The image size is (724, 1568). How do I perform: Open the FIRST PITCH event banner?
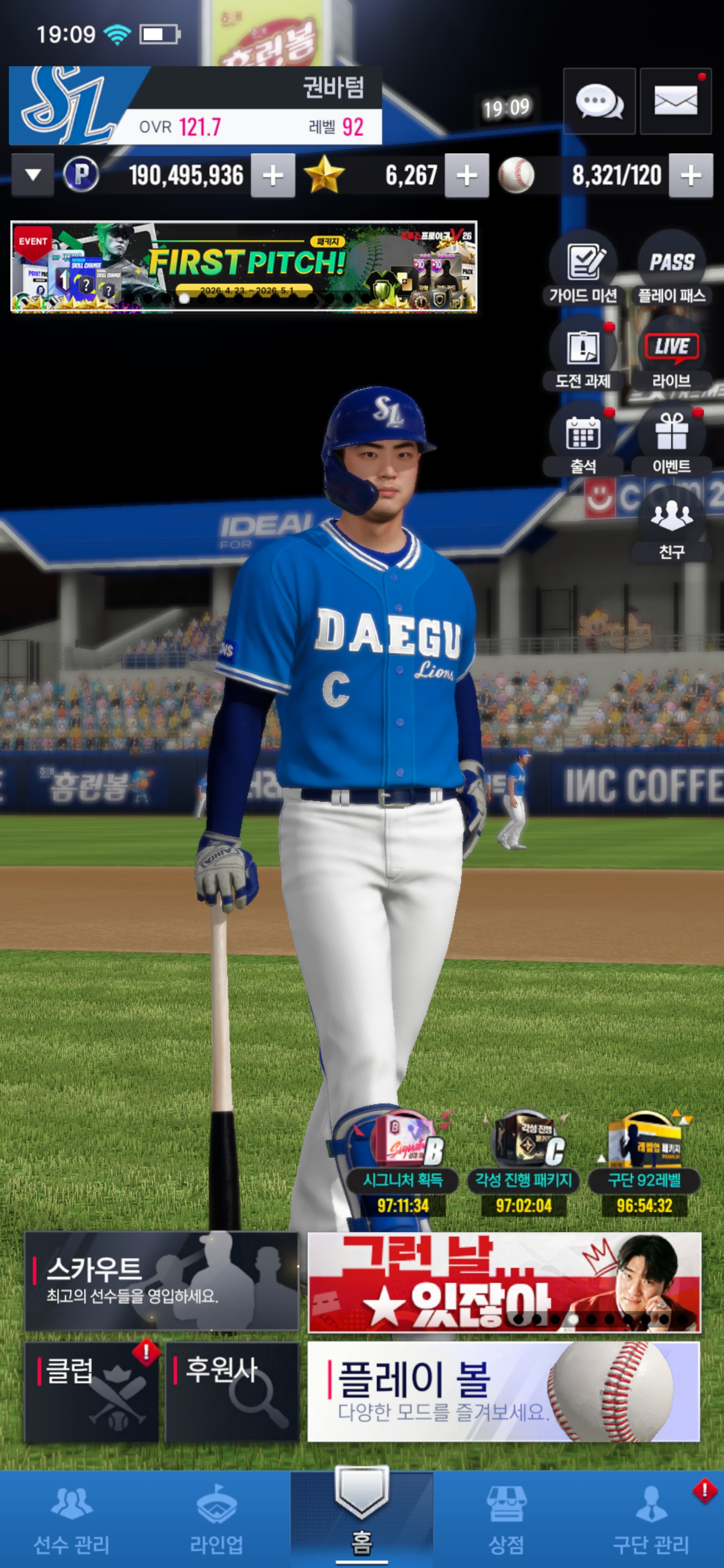pyautogui.click(x=243, y=266)
